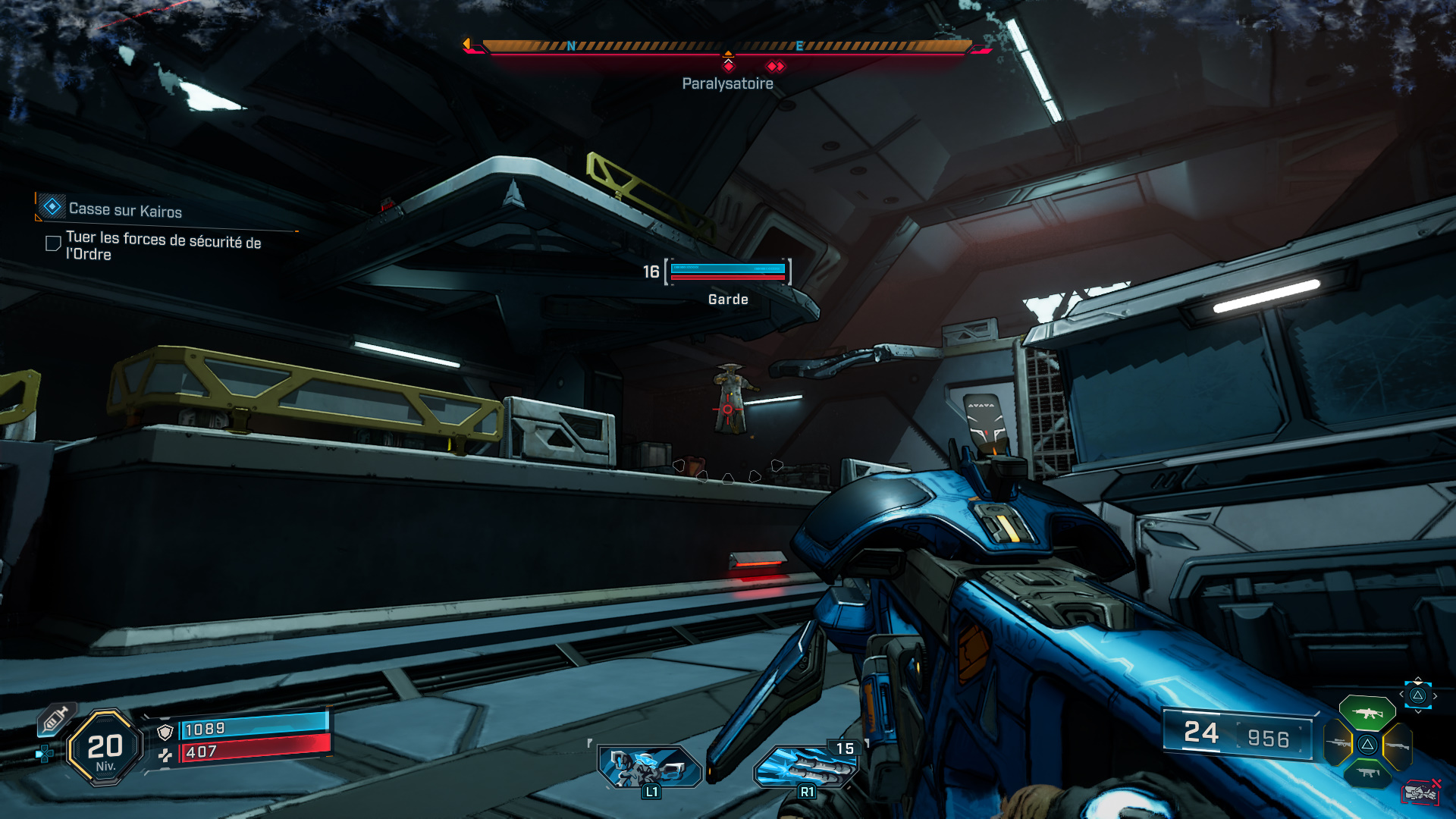1456x819 pixels.
Task: Select the ordnance icon showing 15
Action: tap(807, 766)
